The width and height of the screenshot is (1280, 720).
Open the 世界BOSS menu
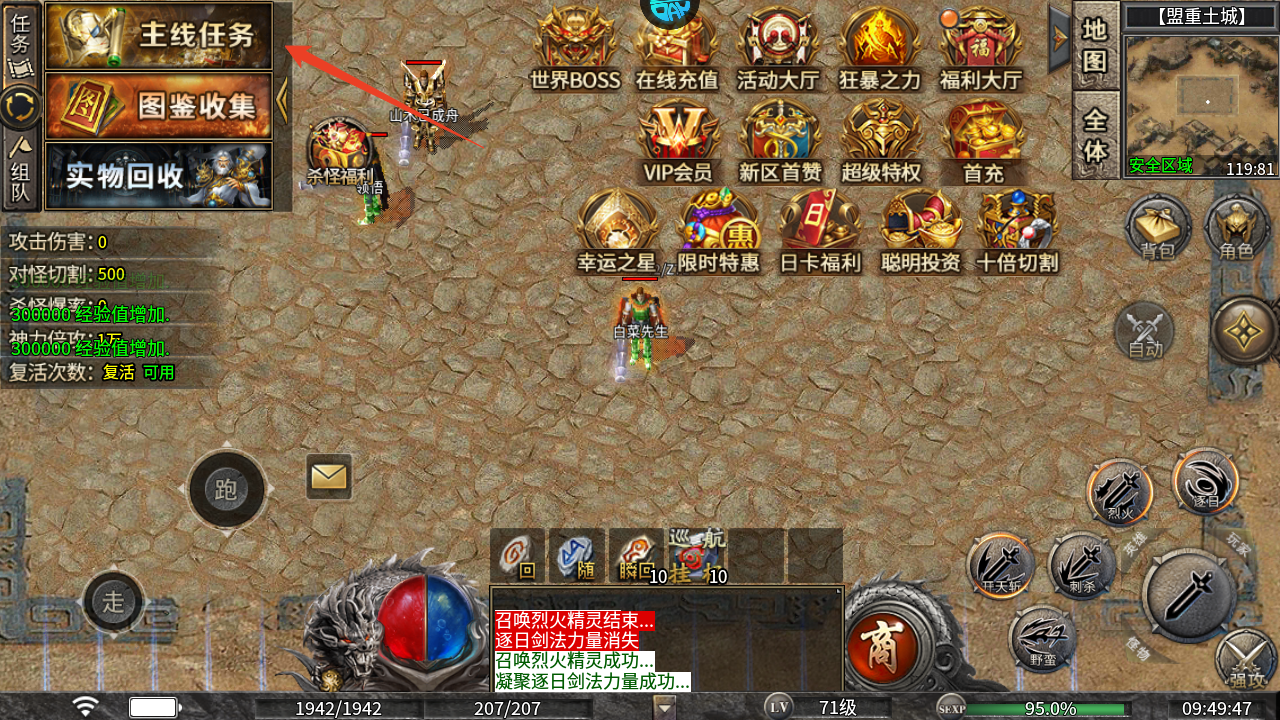pyautogui.click(x=575, y=50)
